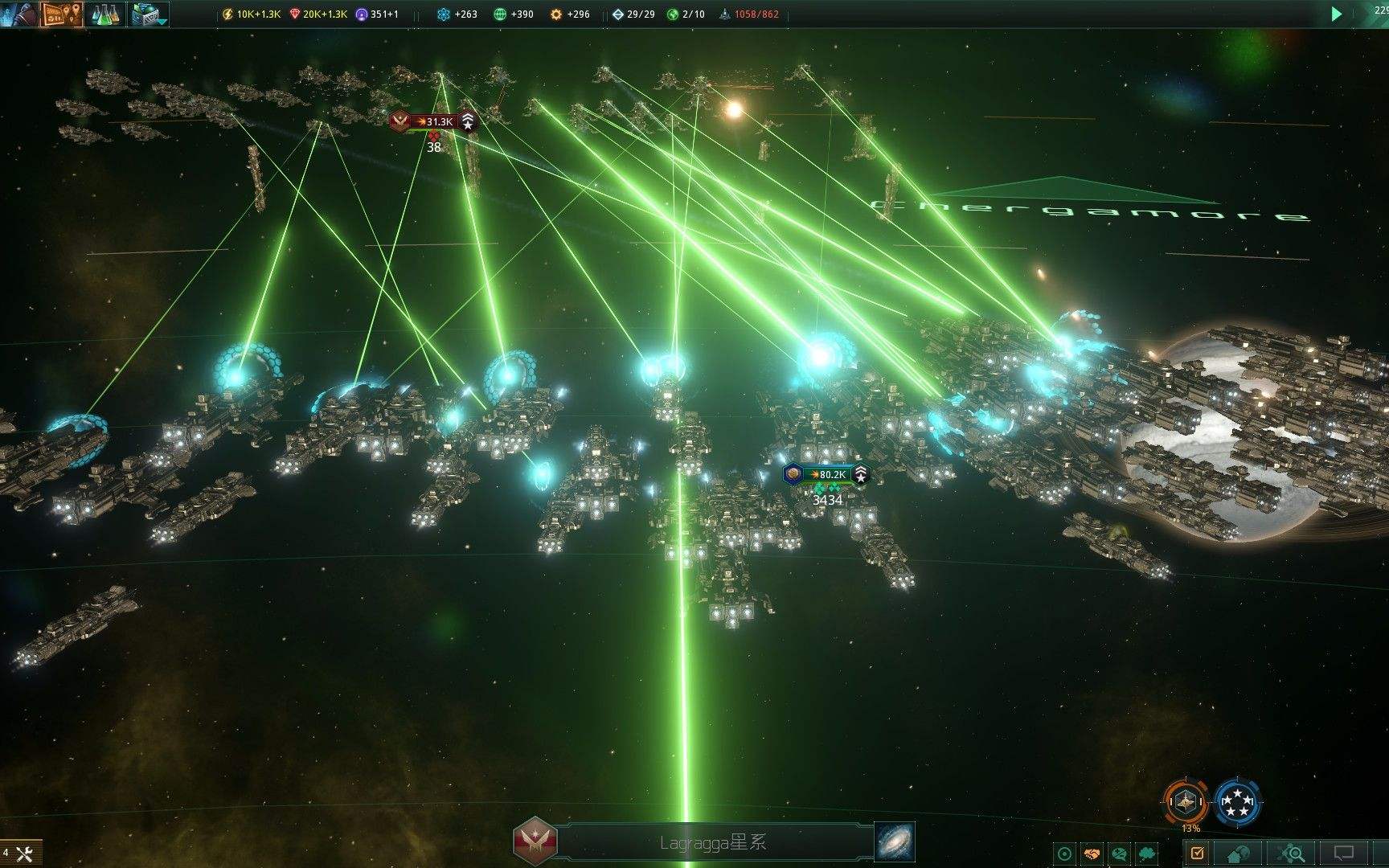This screenshot has width=1389, height=868.
Task: Open the situation log checkbox button
Action: tap(1197, 853)
